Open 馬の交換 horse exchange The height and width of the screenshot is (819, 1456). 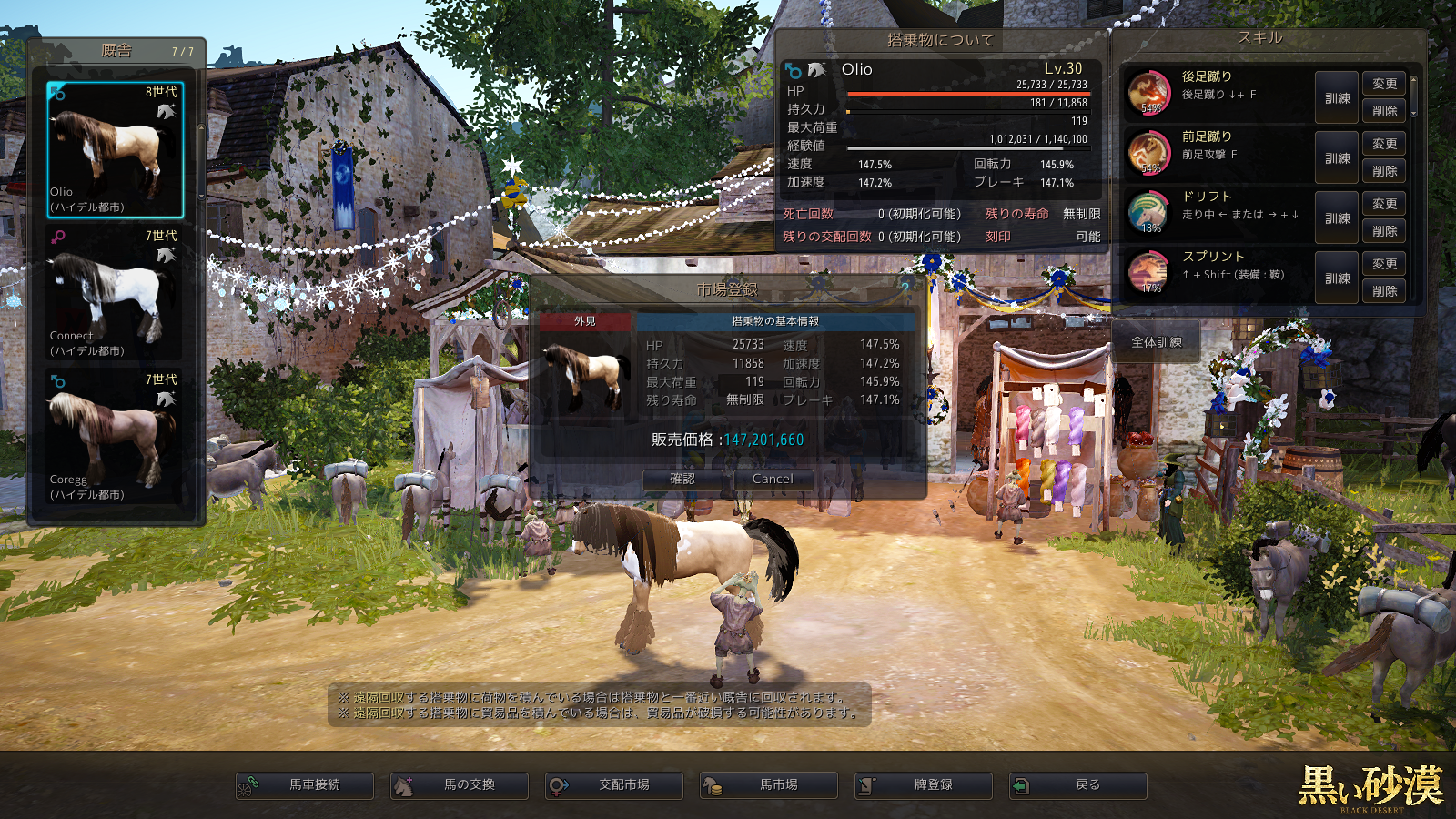(x=460, y=785)
